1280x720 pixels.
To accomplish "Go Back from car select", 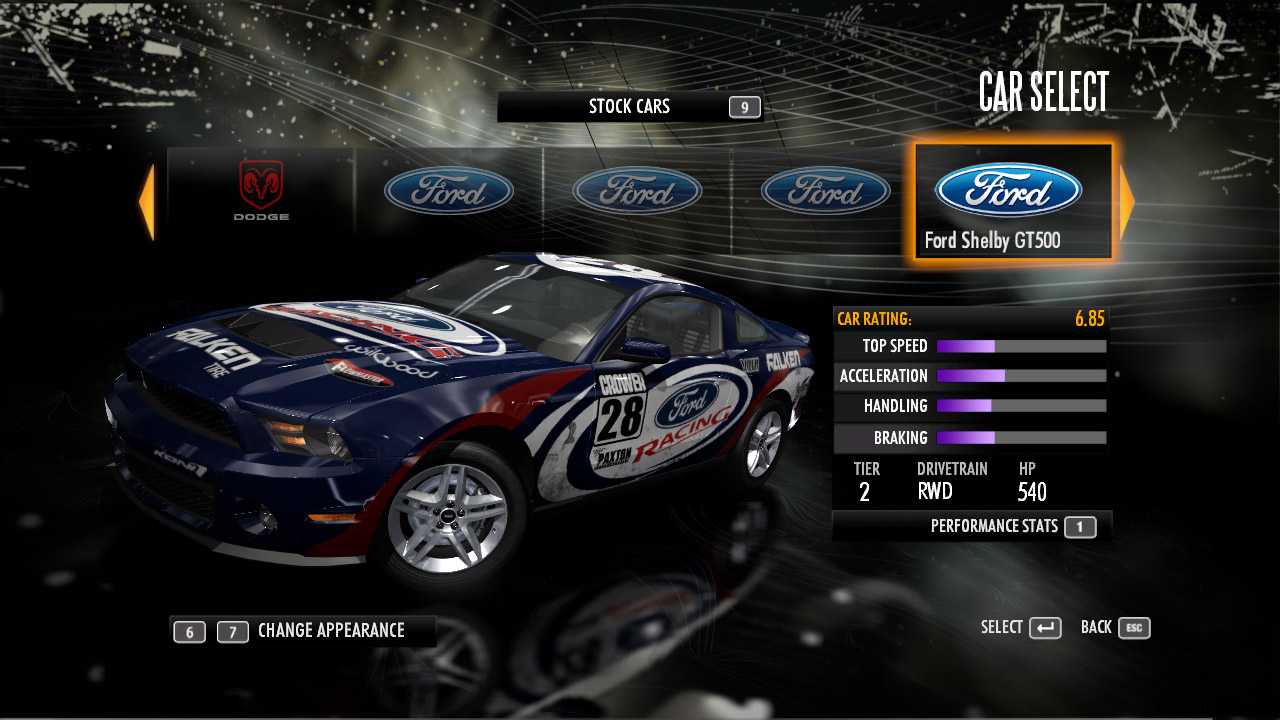I will coord(1114,628).
